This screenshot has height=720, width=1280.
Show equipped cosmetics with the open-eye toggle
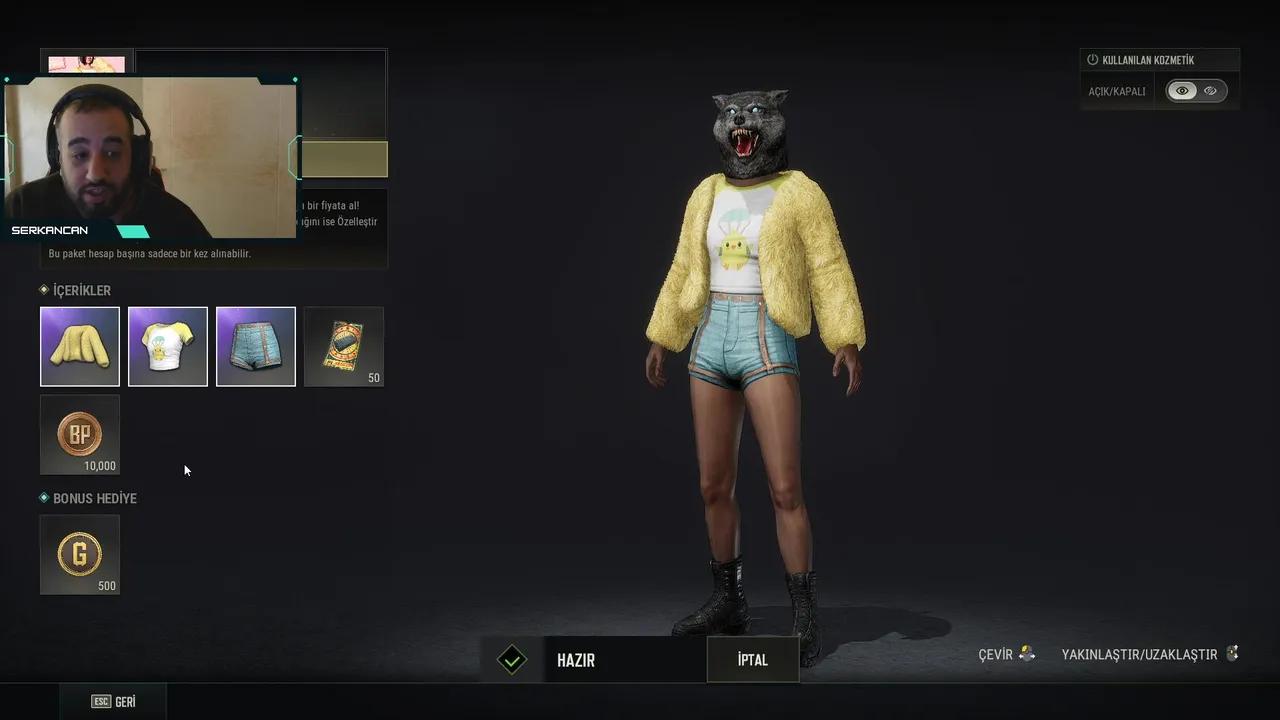[x=1182, y=91]
